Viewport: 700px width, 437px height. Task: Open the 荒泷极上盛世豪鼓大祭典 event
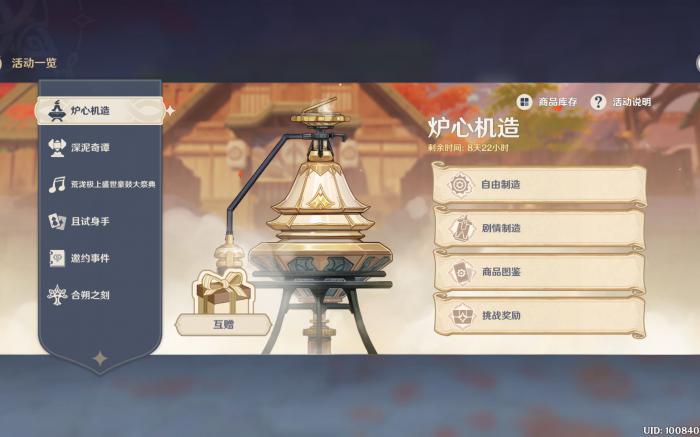coord(98,184)
